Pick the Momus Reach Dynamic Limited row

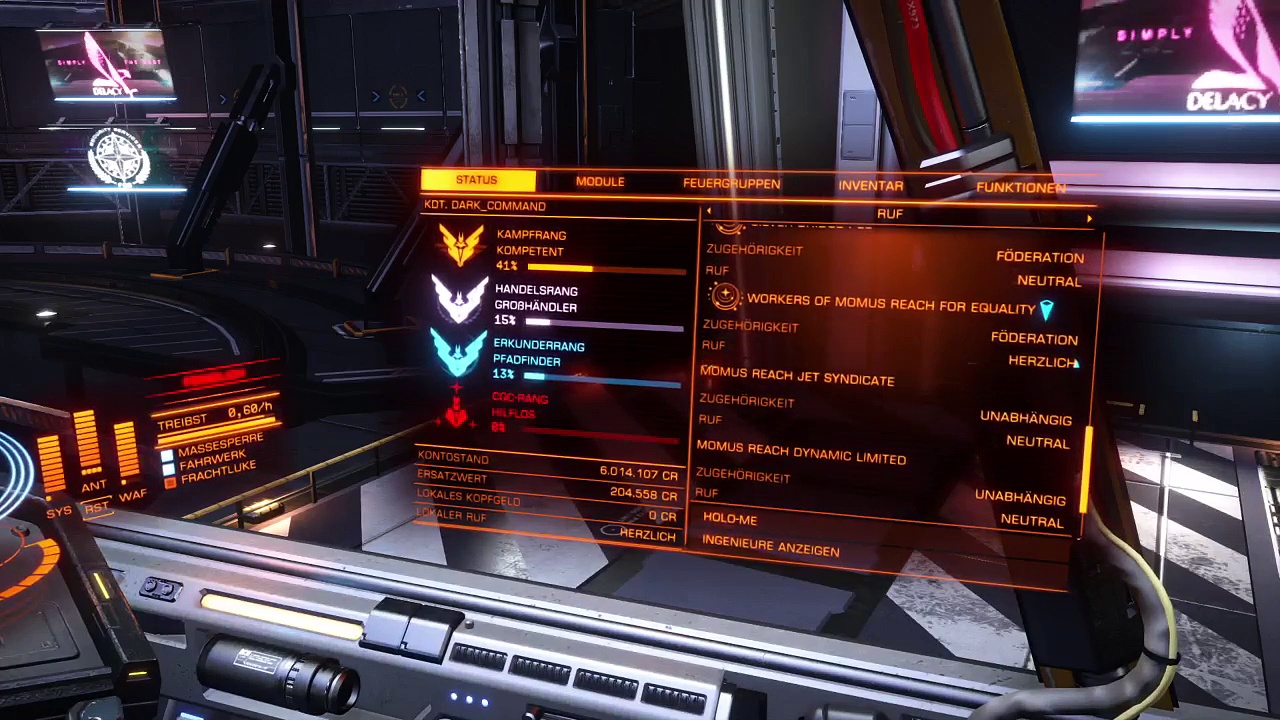(801, 453)
